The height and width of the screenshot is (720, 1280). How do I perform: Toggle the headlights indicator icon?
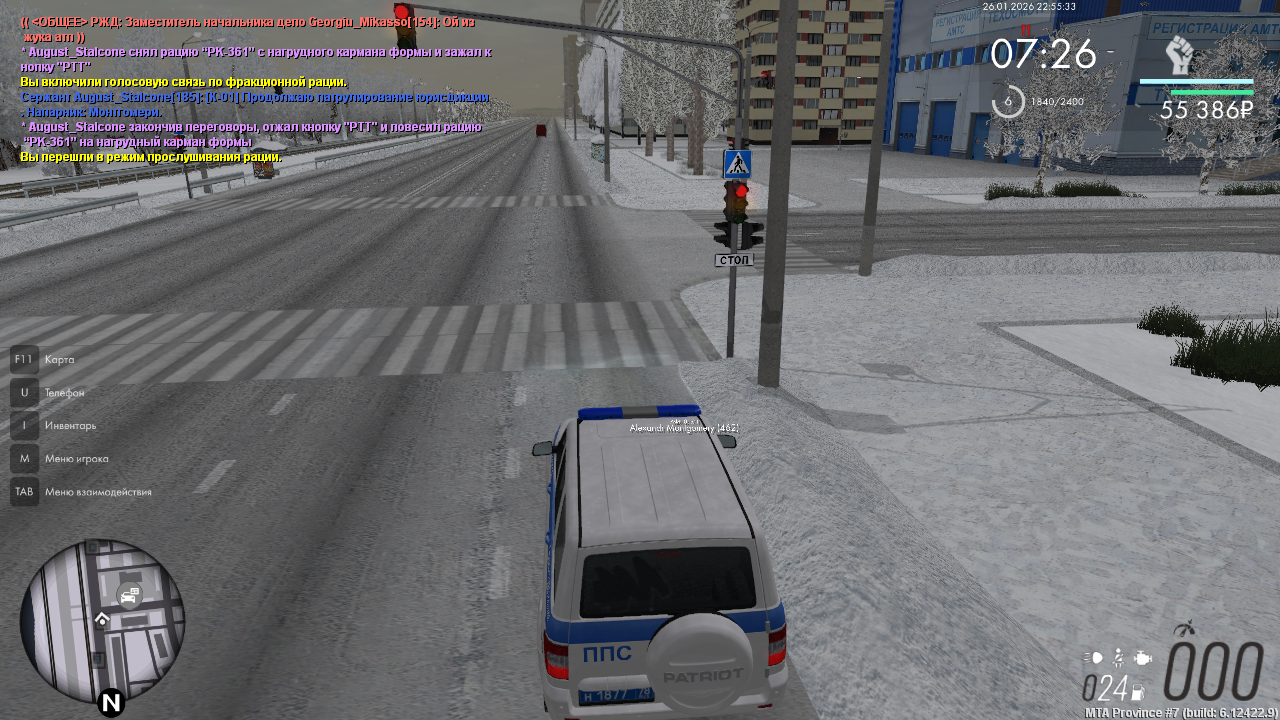tap(1094, 658)
